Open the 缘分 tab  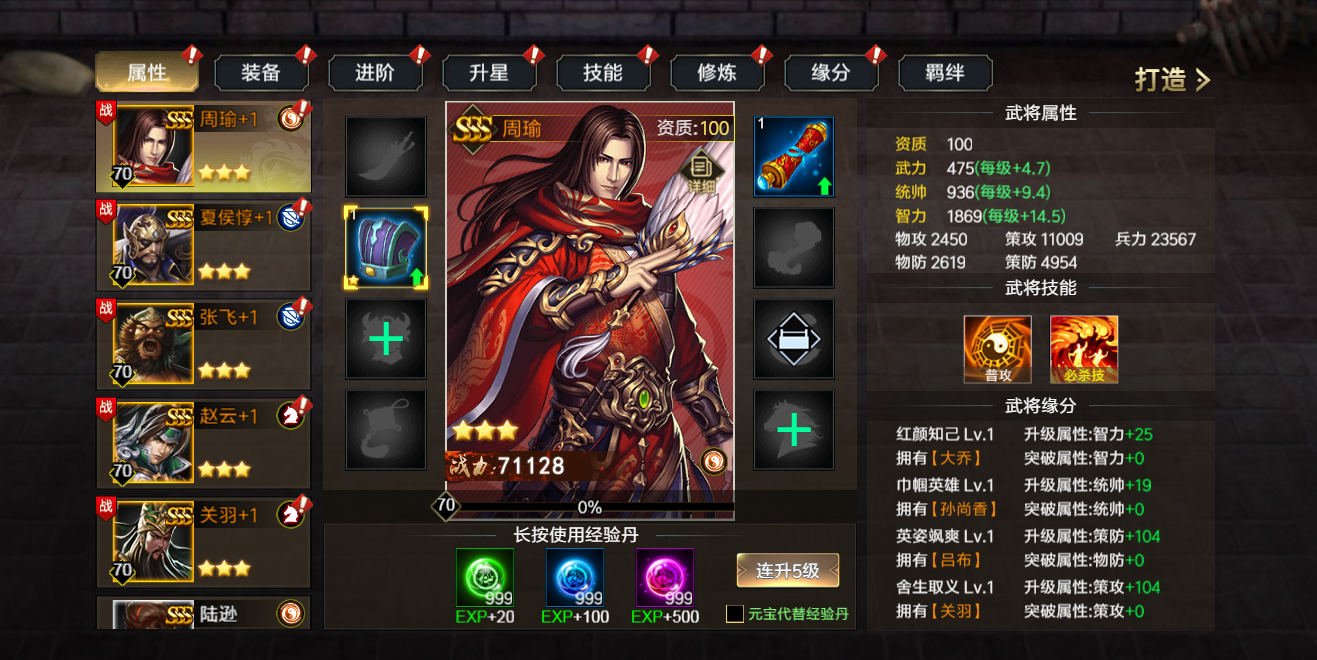point(831,73)
